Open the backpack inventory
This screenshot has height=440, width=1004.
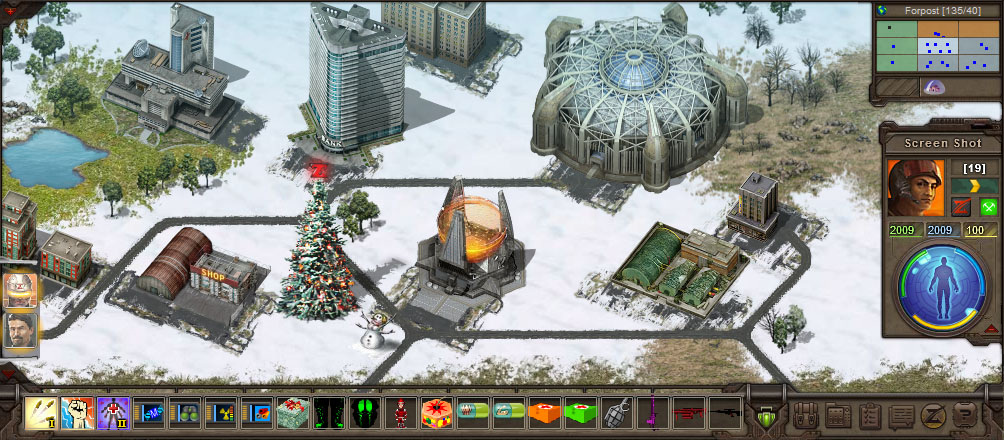(x=808, y=414)
